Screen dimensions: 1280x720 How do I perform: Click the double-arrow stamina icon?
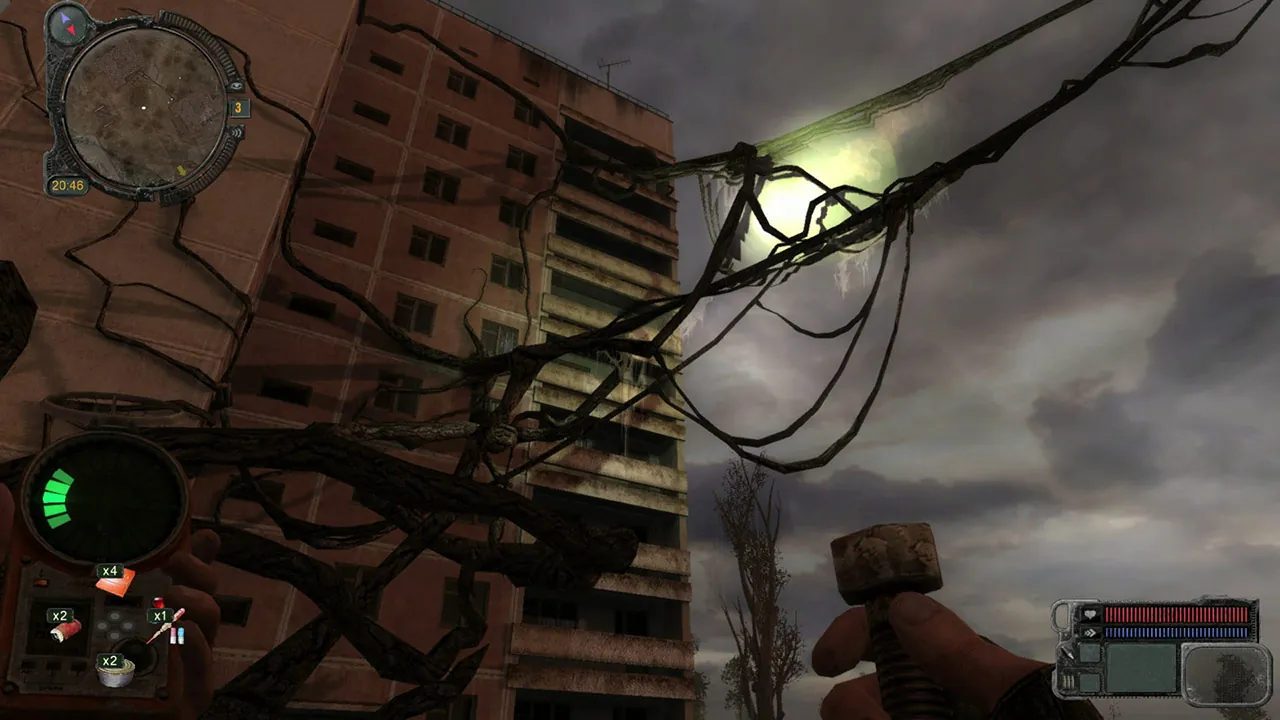tap(1091, 632)
